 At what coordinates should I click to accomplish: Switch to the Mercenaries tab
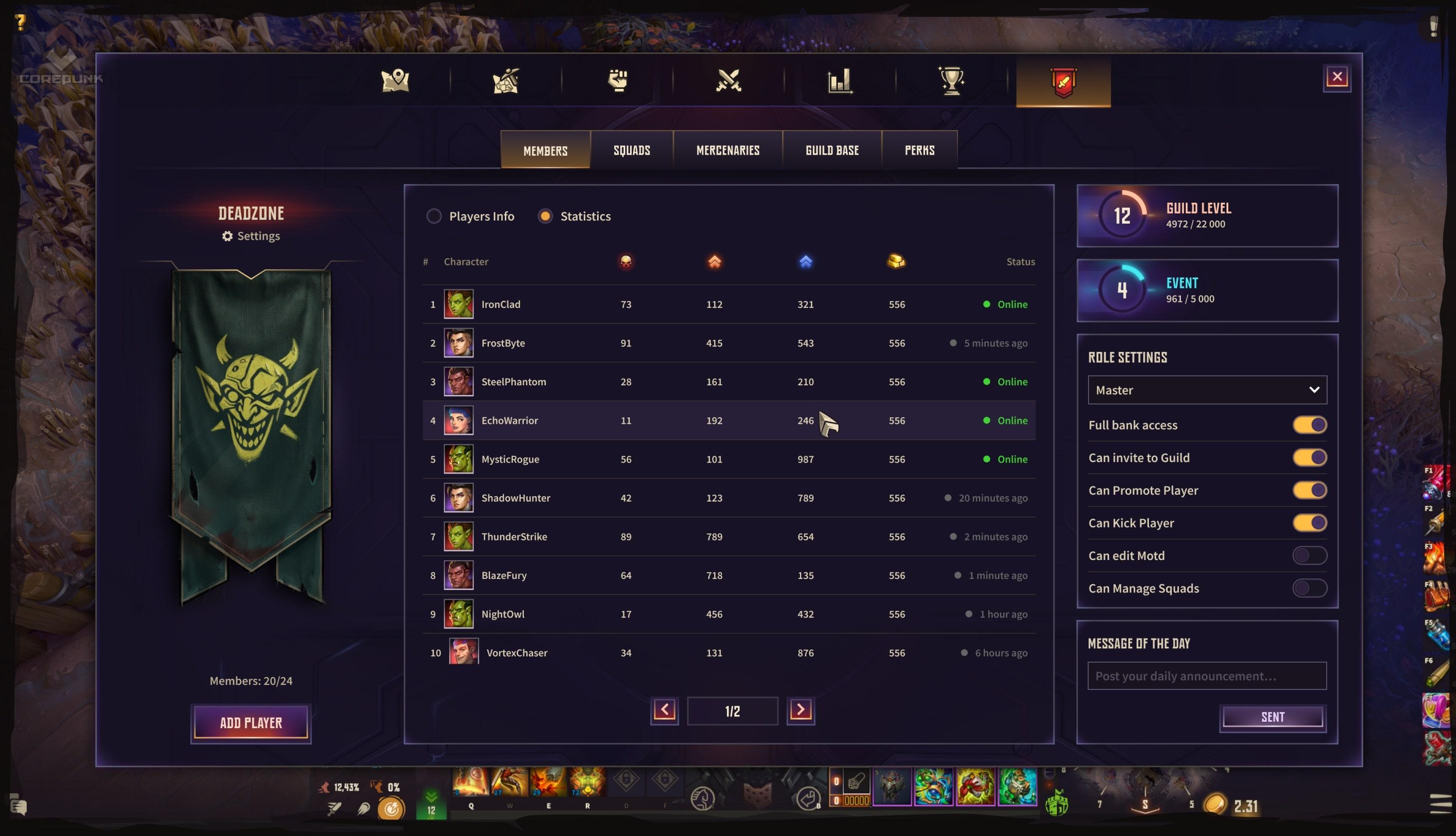pyautogui.click(x=728, y=150)
